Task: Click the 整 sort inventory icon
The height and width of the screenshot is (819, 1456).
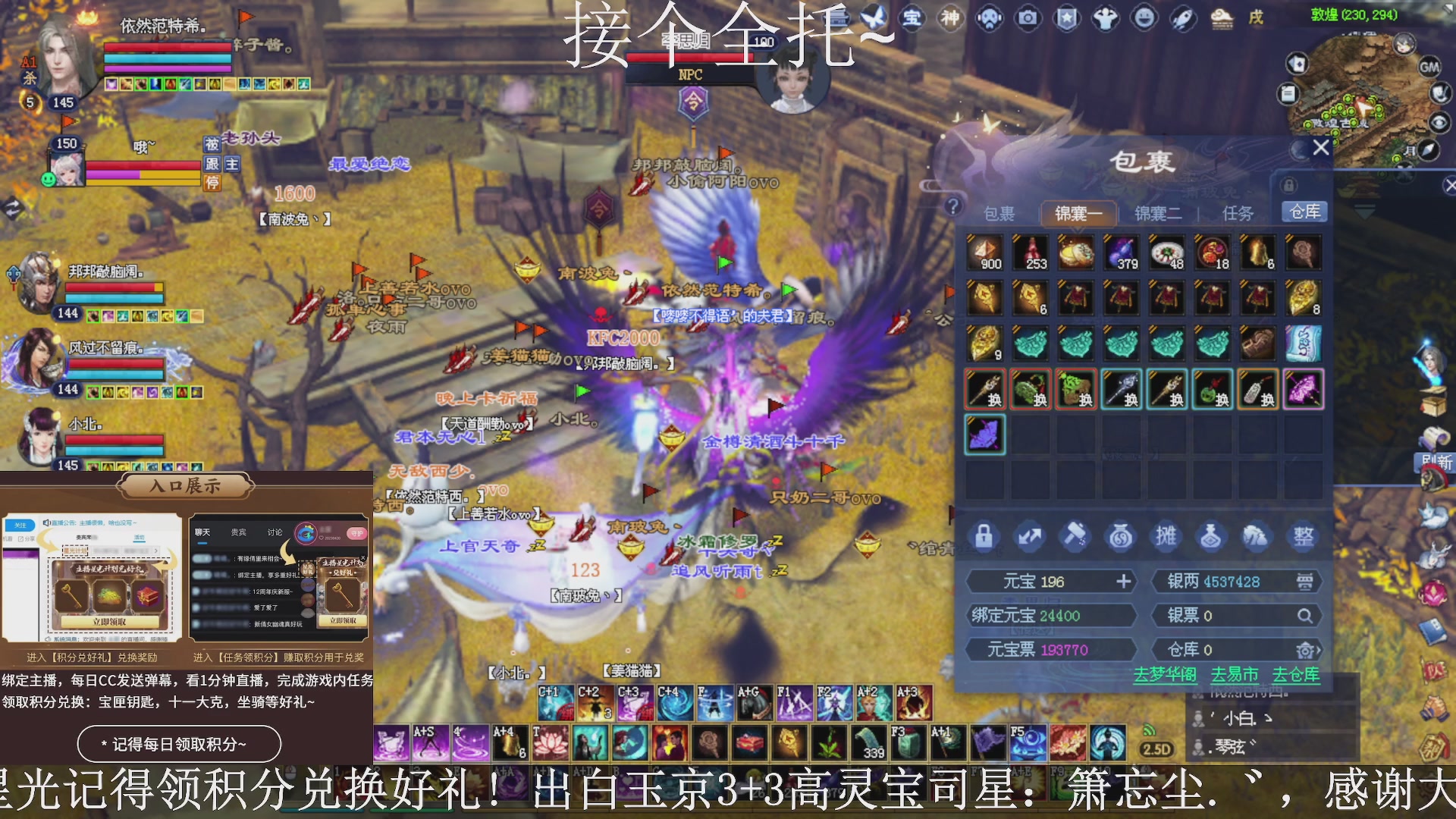Action: pyautogui.click(x=1303, y=536)
